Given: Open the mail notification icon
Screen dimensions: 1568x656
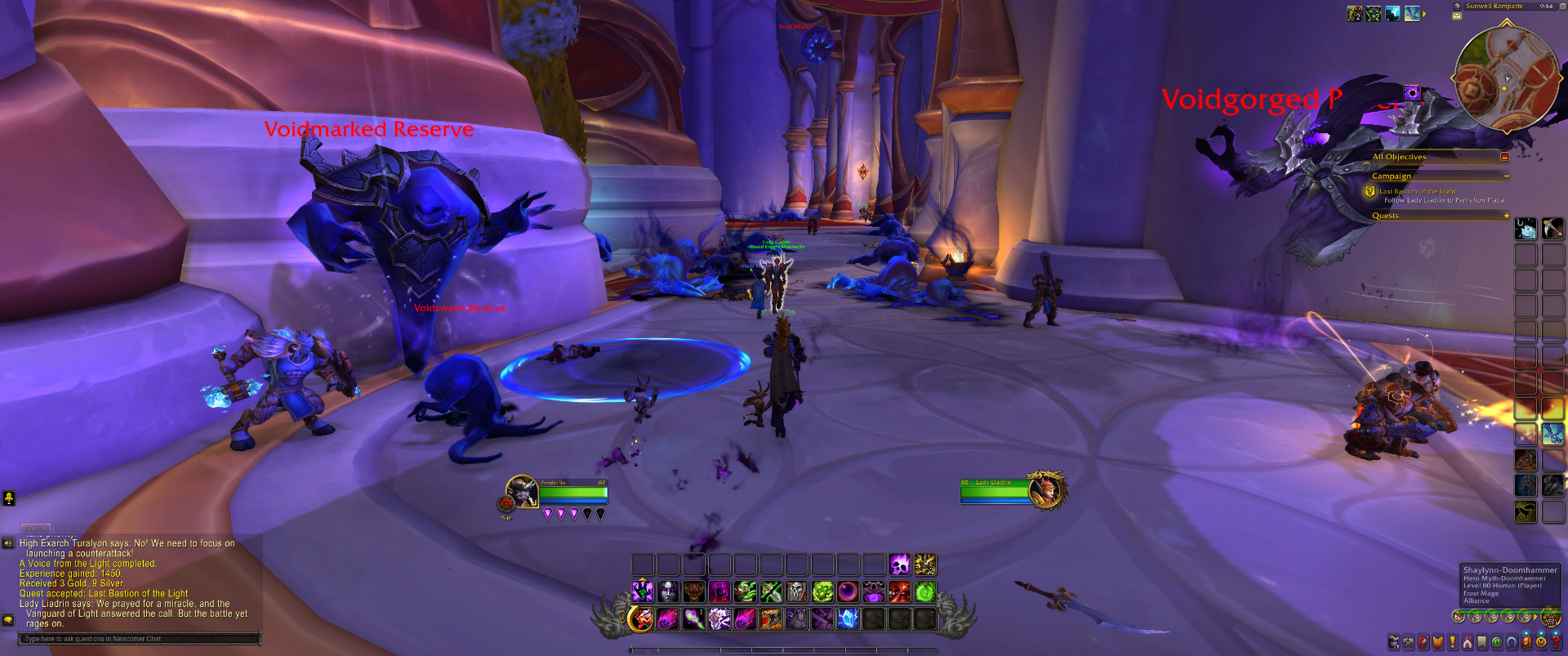Looking at the screenshot, I should point(1457,16).
